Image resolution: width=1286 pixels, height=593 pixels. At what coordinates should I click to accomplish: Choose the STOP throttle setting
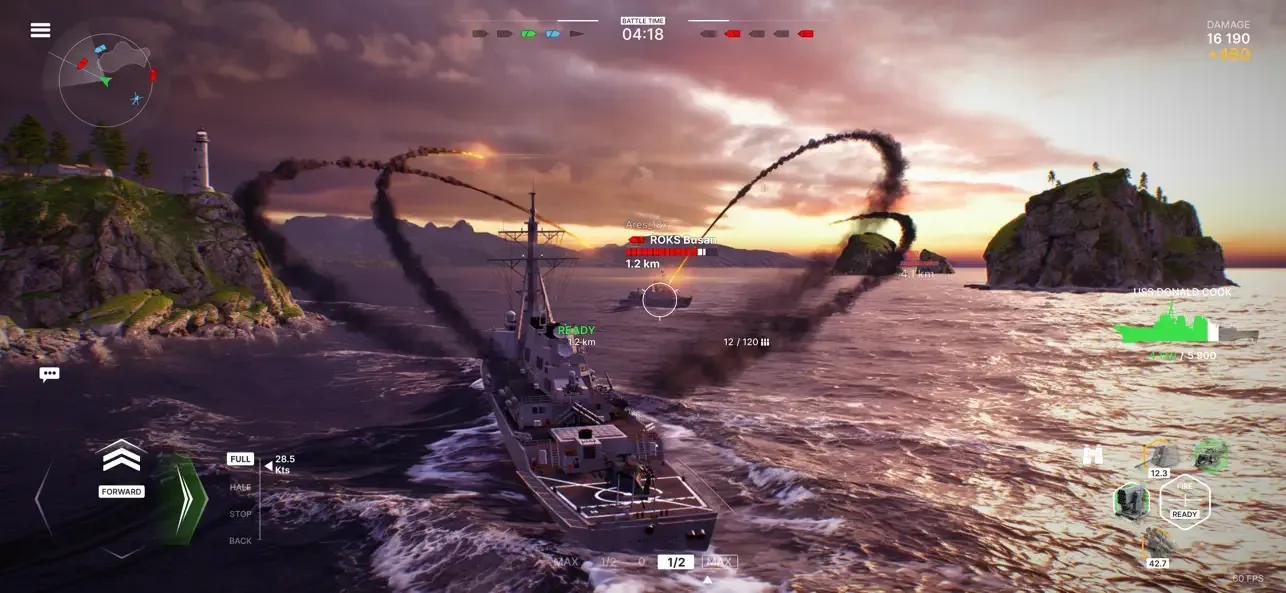(x=240, y=514)
